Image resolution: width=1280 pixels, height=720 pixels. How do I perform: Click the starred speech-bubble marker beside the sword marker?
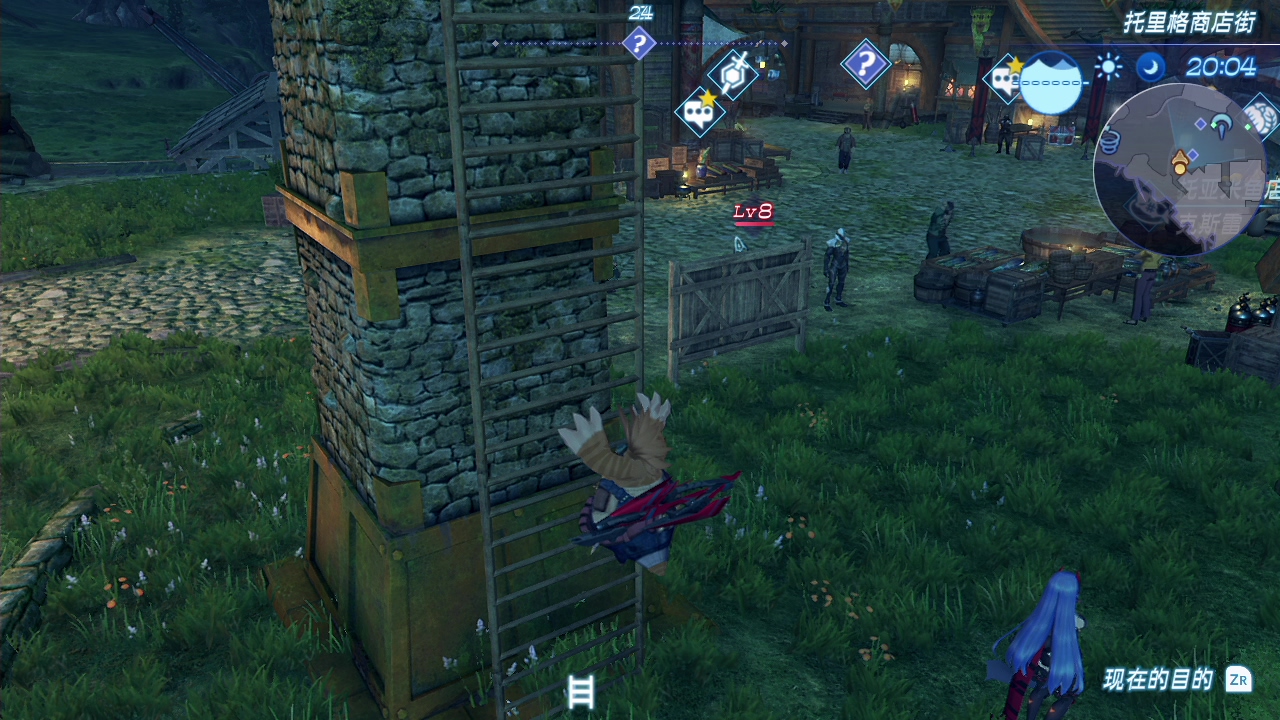(700, 111)
